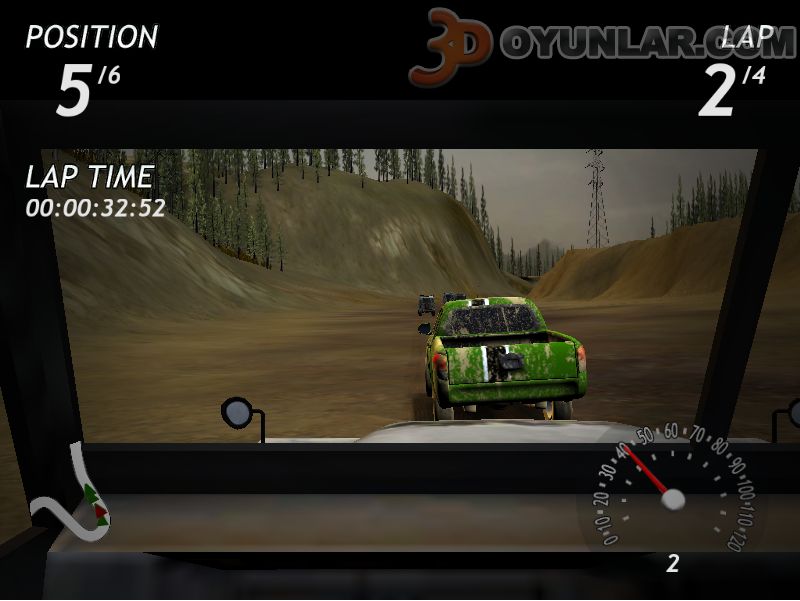Open the 3D Oyunlar.com watermark logo
This screenshot has height=601, width=800.
tap(600, 44)
